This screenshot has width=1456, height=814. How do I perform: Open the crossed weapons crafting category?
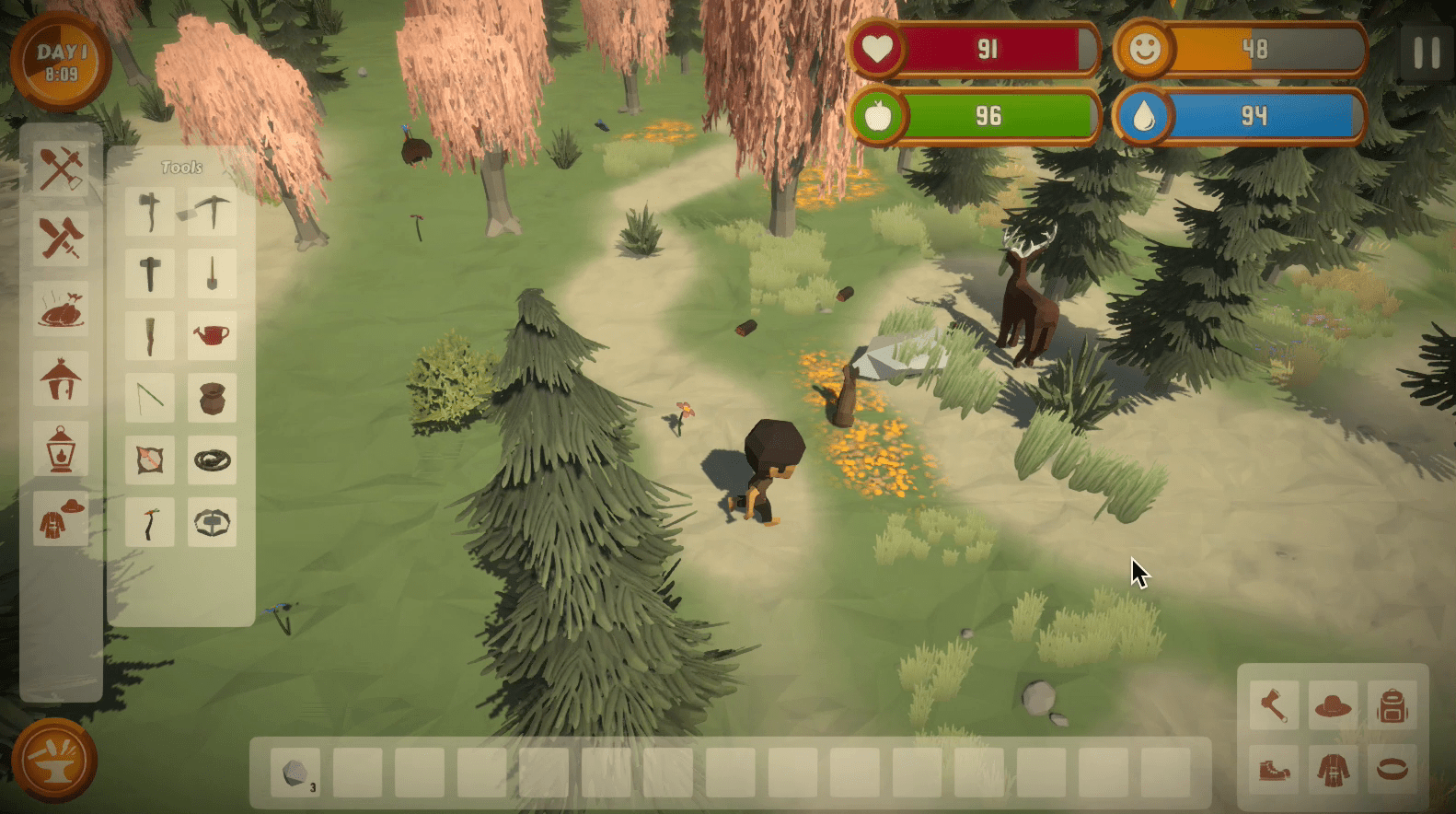pos(61,238)
